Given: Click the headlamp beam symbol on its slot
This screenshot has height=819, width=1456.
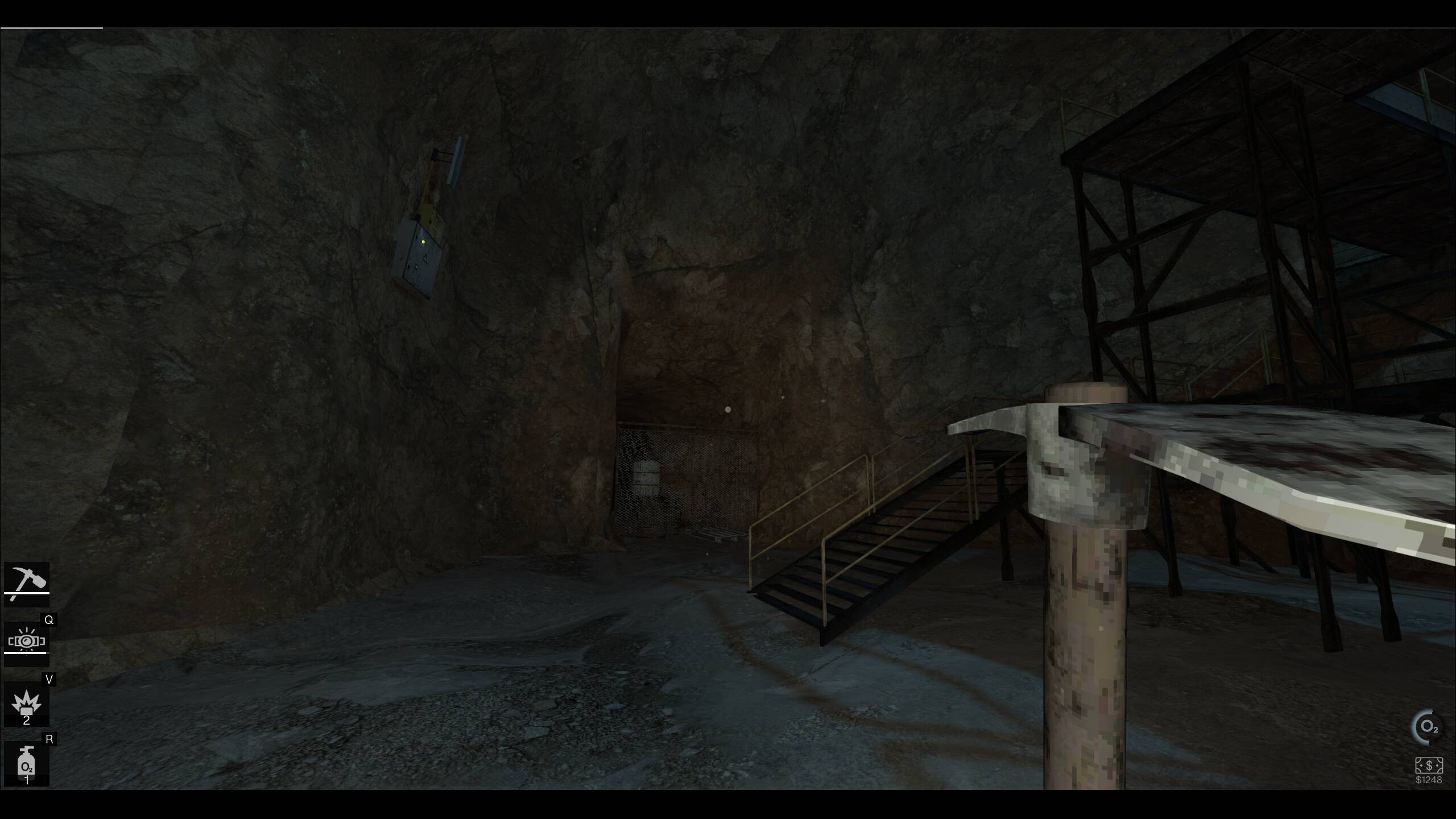Looking at the screenshot, I should [x=27, y=639].
